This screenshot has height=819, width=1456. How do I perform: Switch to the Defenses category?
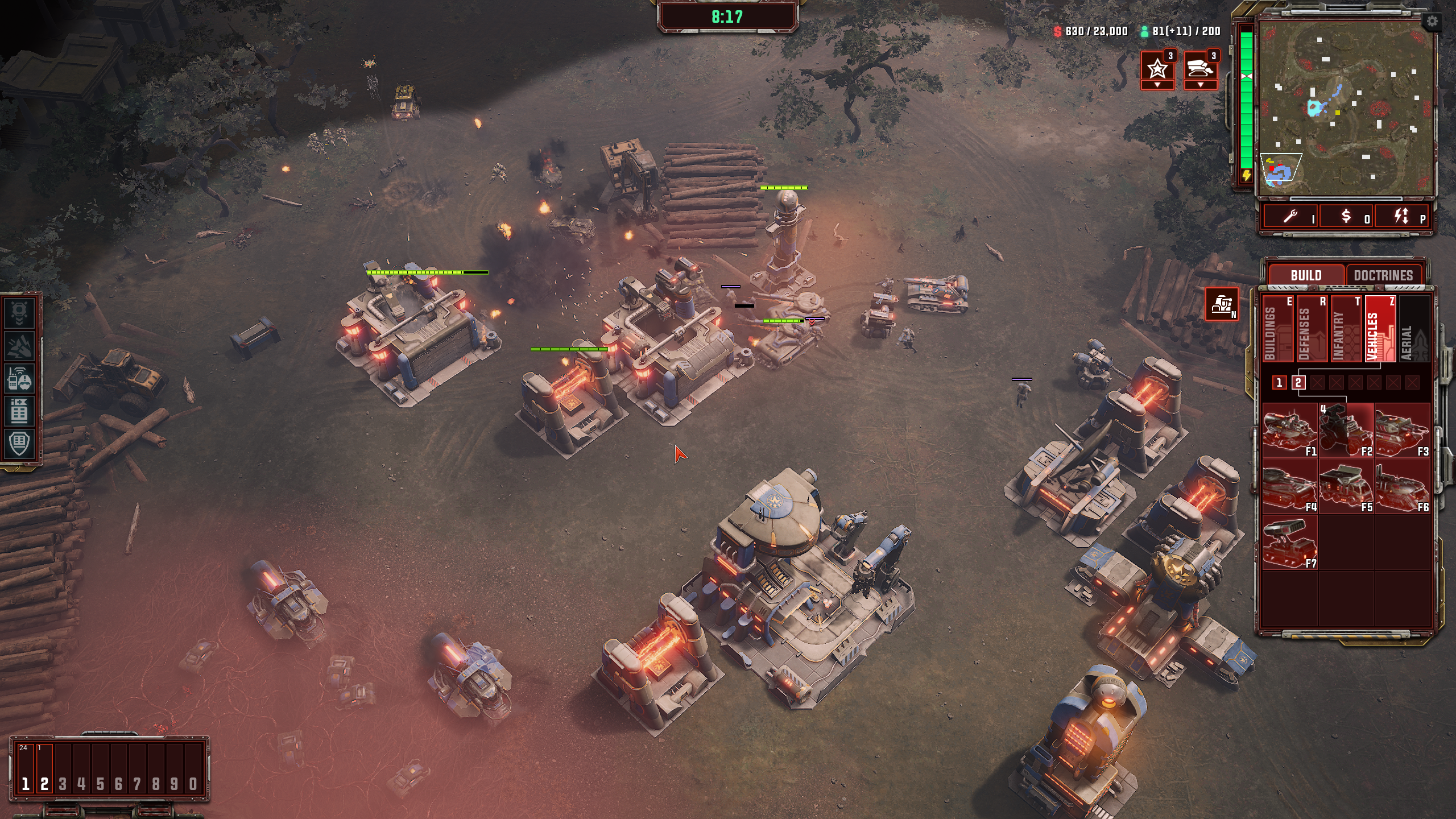pos(1312,329)
